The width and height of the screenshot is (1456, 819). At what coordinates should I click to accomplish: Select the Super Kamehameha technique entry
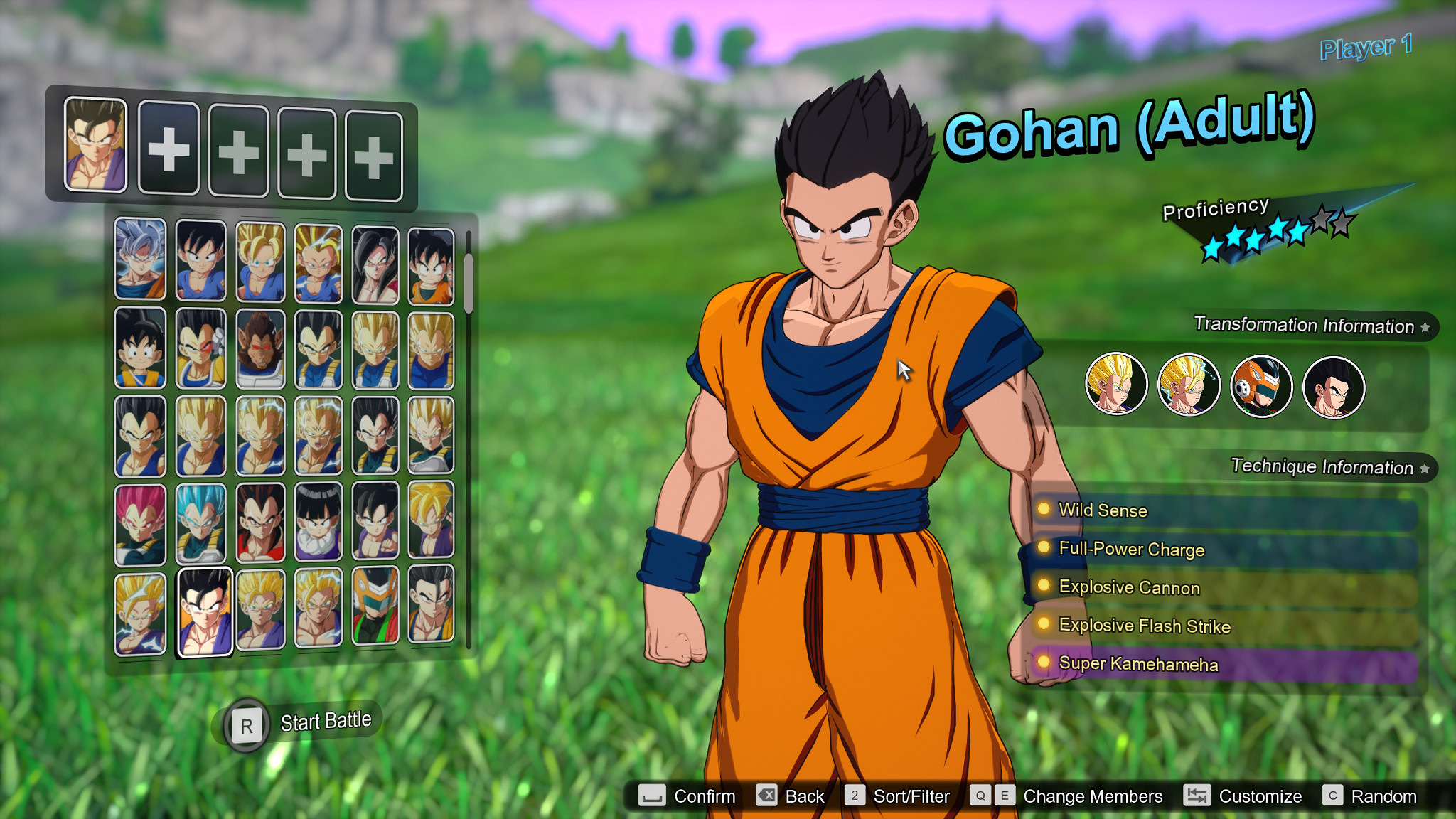[x=1138, y=663]
